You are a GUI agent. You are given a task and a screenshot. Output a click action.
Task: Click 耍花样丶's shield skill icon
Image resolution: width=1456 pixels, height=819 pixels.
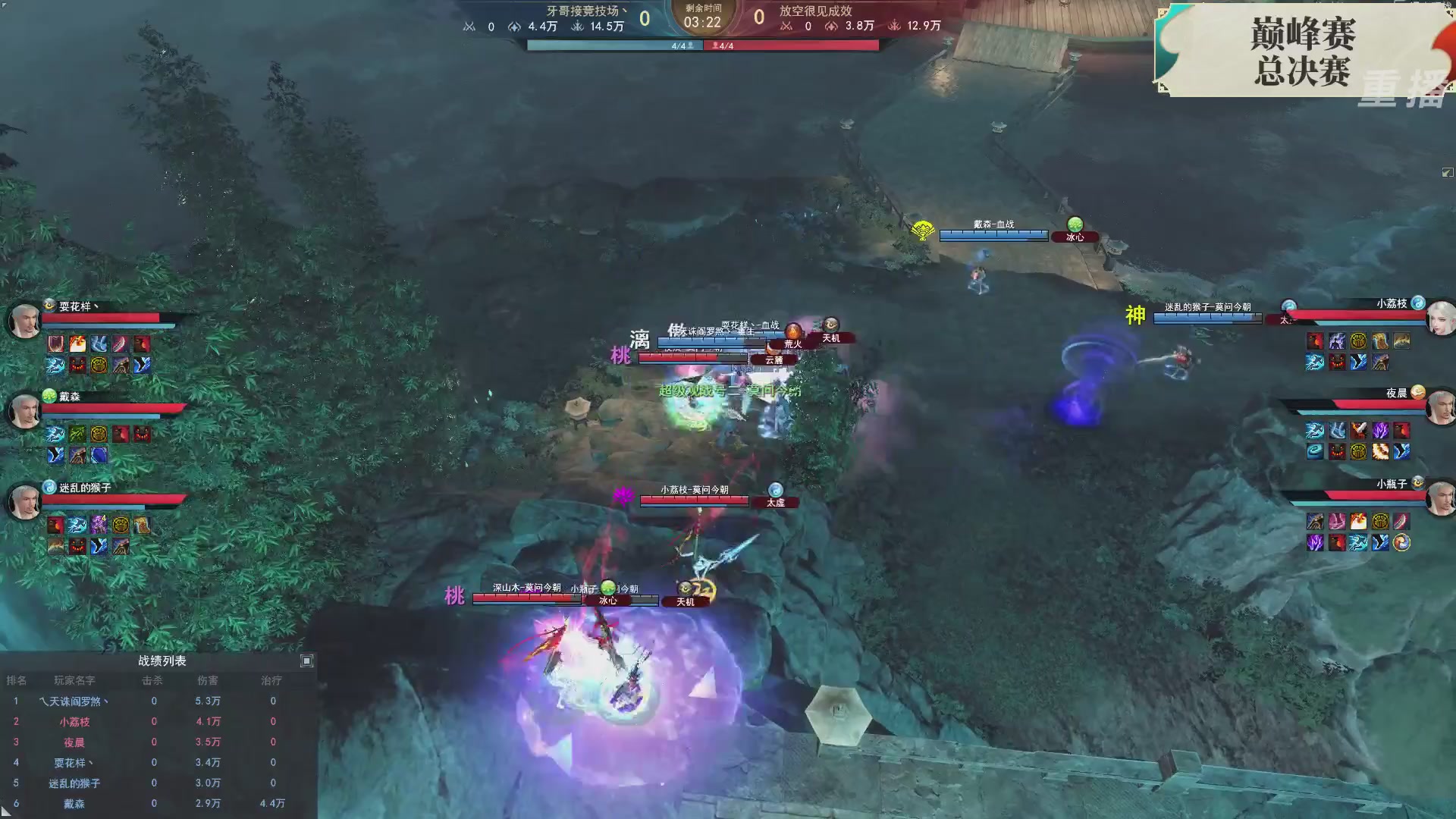(x=56, y=344)
